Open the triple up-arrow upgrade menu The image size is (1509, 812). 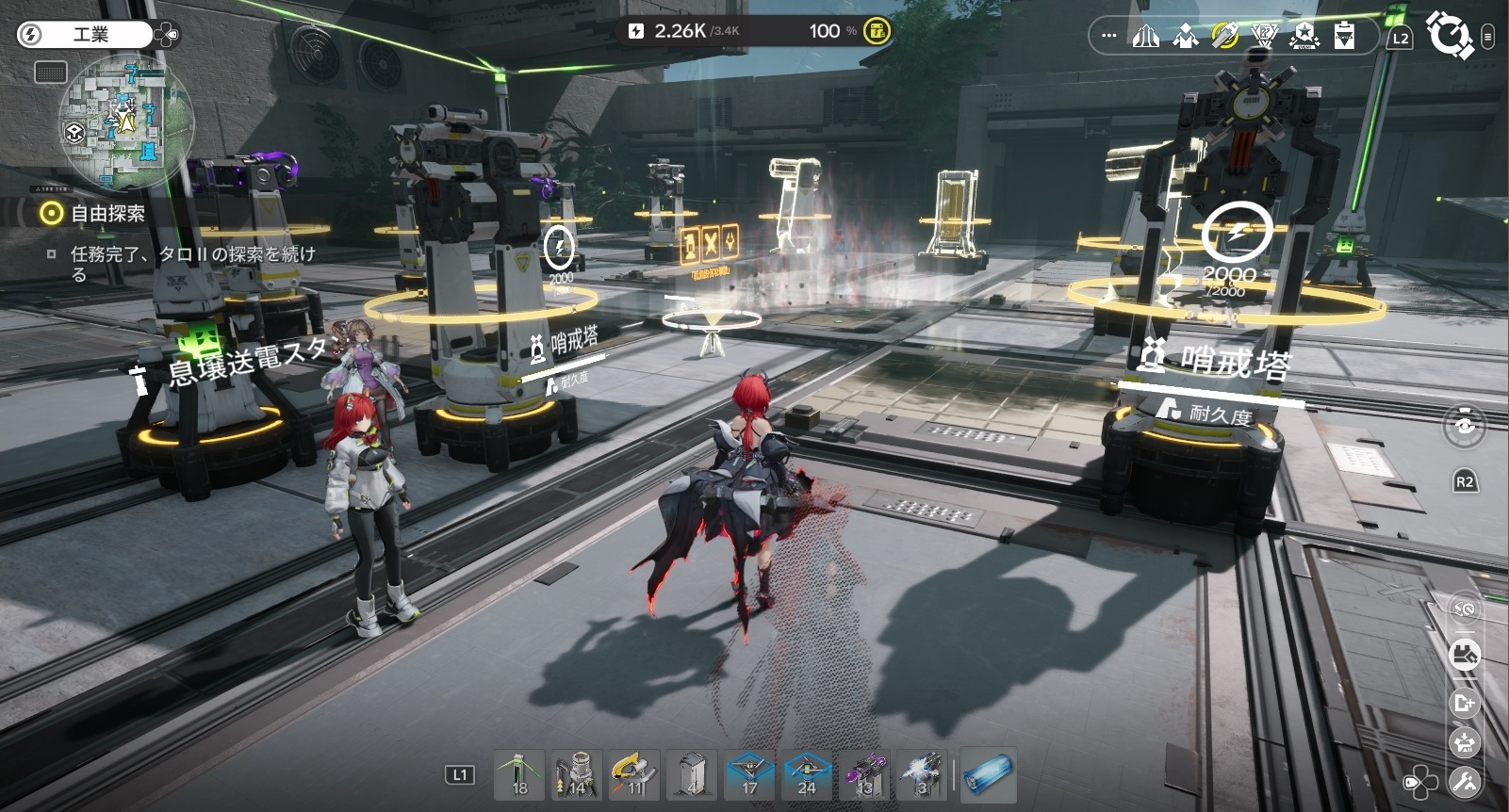tap(1146, 37)
